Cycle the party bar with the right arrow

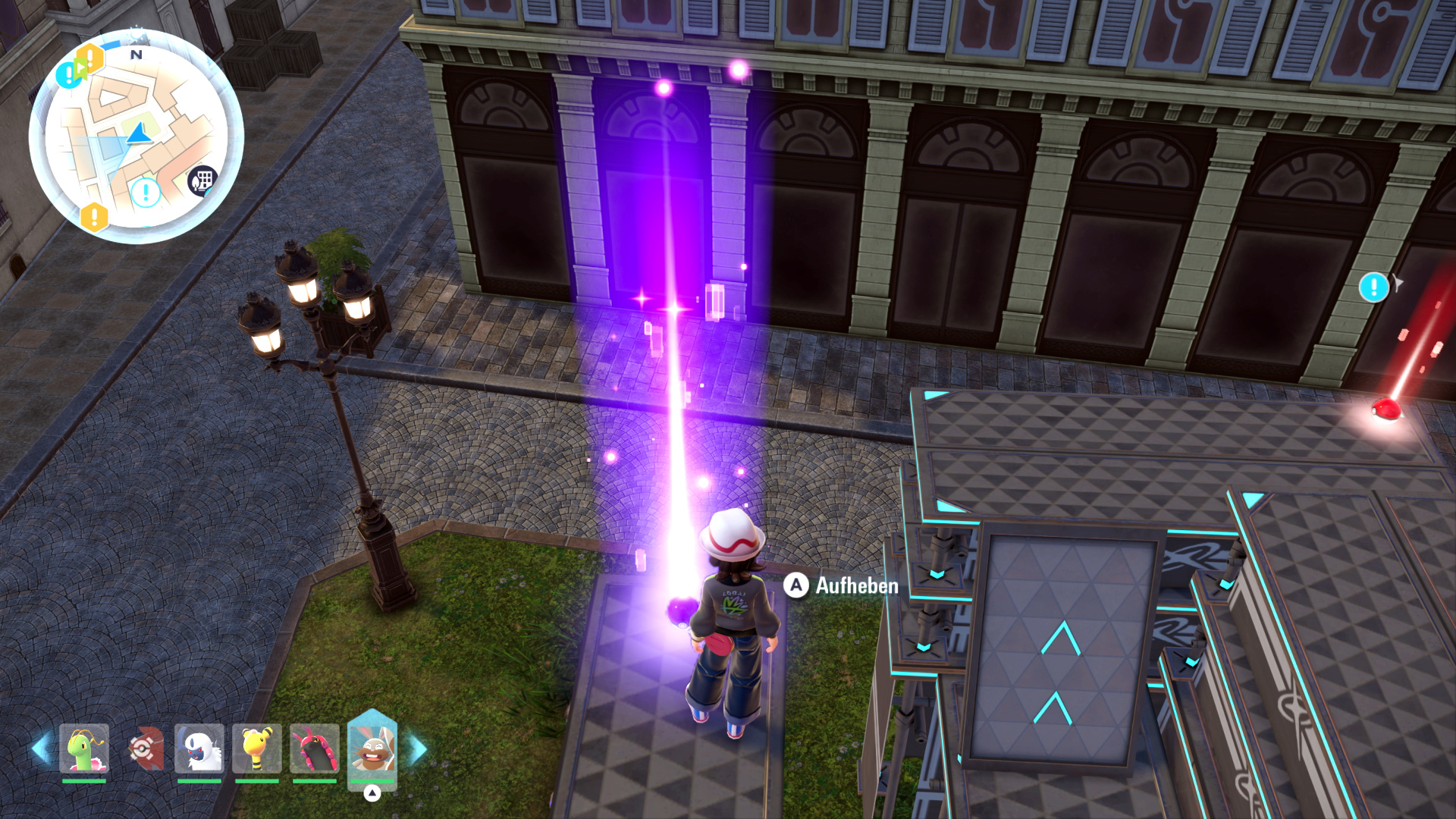point(418,748)
